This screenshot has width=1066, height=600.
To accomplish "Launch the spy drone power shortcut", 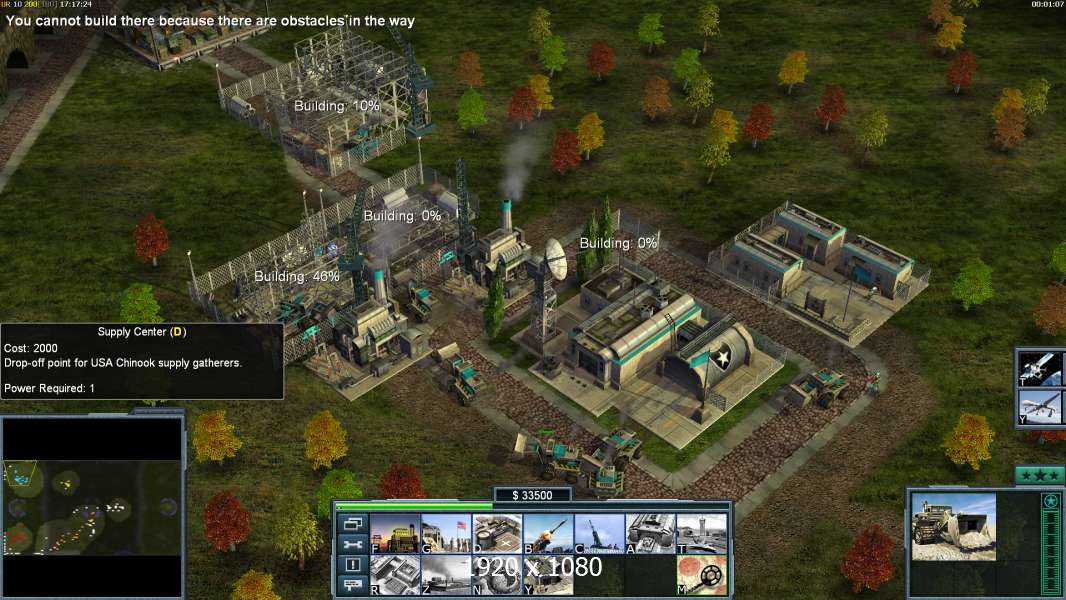I will [x=1041, y=408].
